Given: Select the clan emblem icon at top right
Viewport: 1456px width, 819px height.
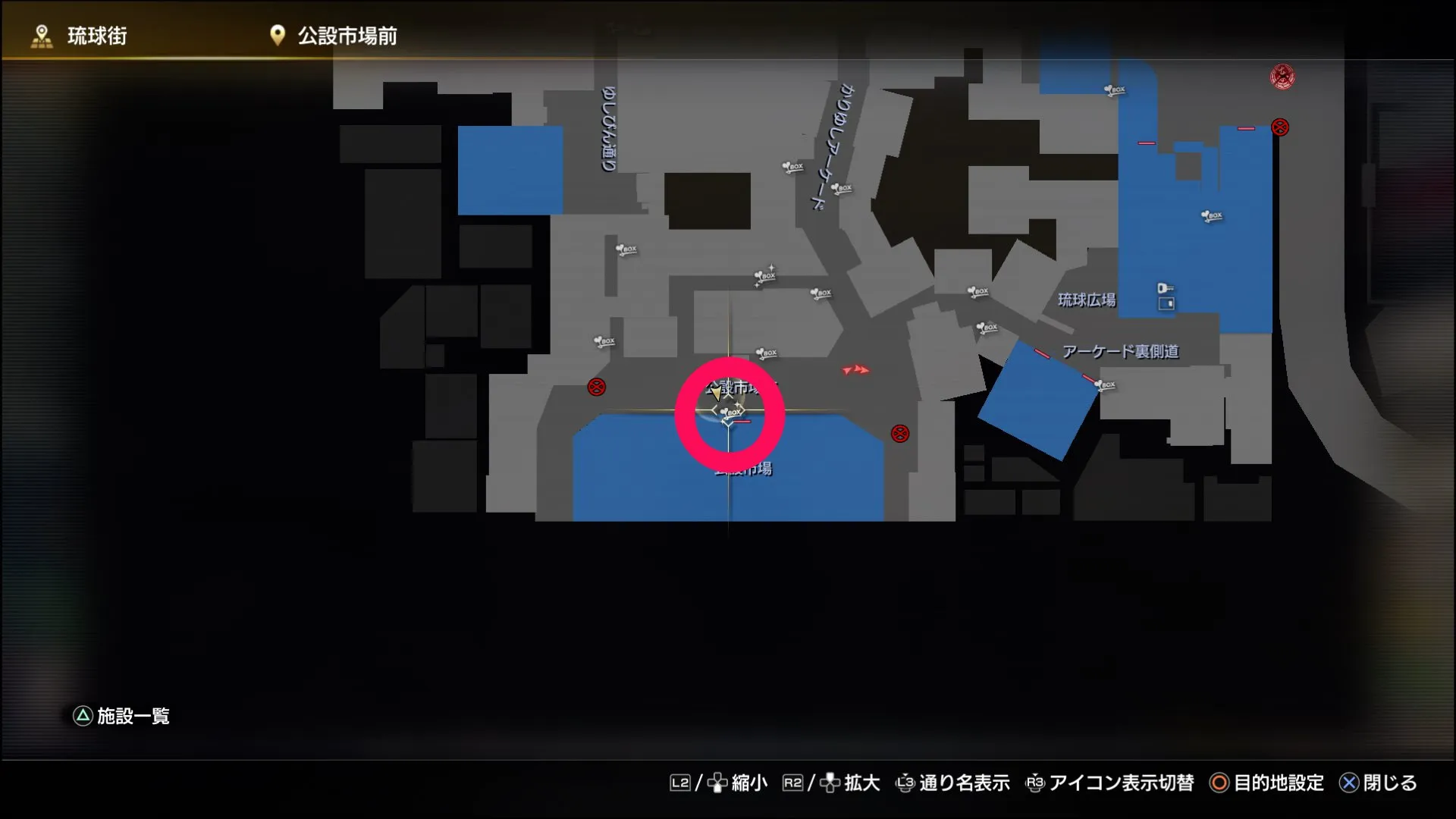Looking at the screenshot, I should (1282, 76).
